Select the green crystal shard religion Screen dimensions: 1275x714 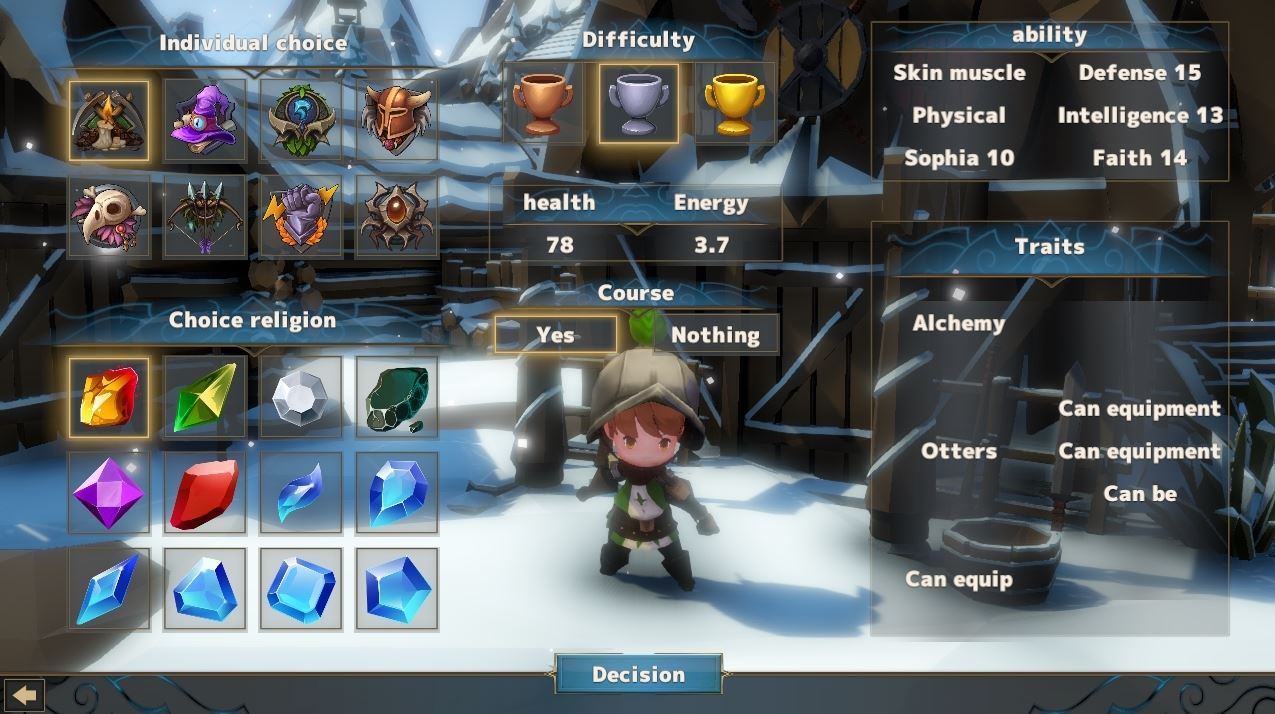point(205,398)
